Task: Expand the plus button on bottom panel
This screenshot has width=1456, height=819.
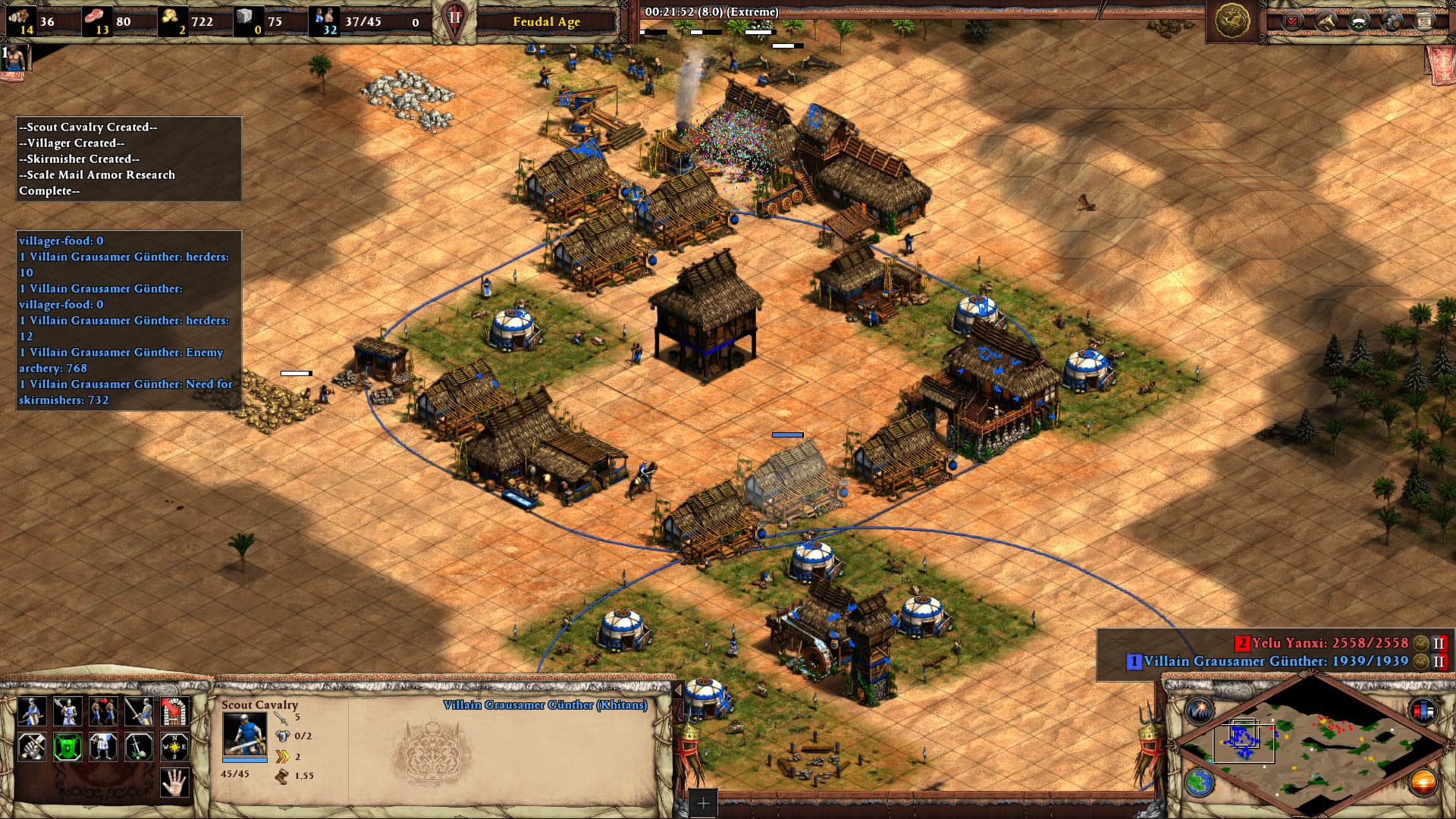Action: click(703, 803)
